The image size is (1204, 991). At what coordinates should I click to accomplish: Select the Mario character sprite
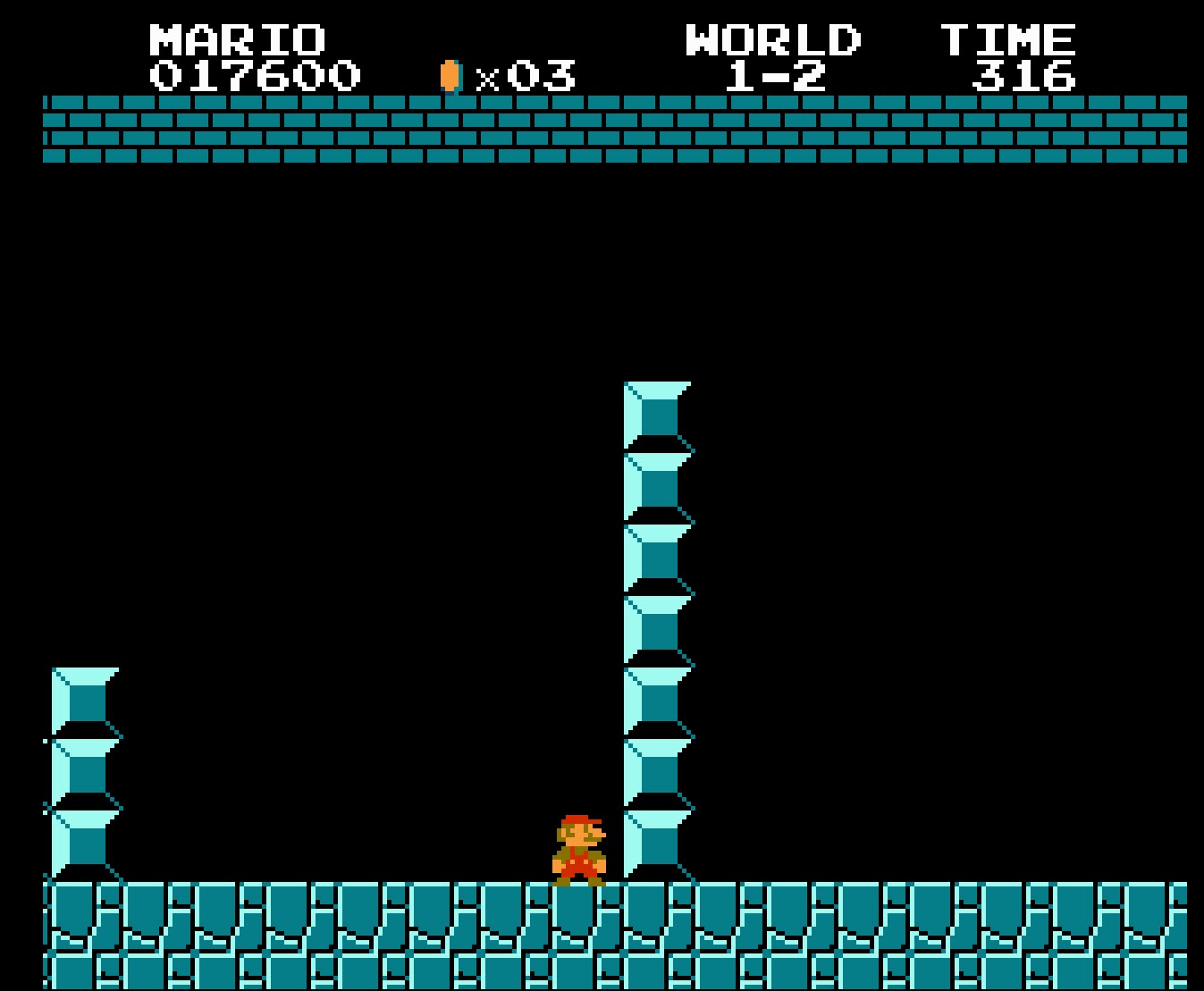coord(577,849)
